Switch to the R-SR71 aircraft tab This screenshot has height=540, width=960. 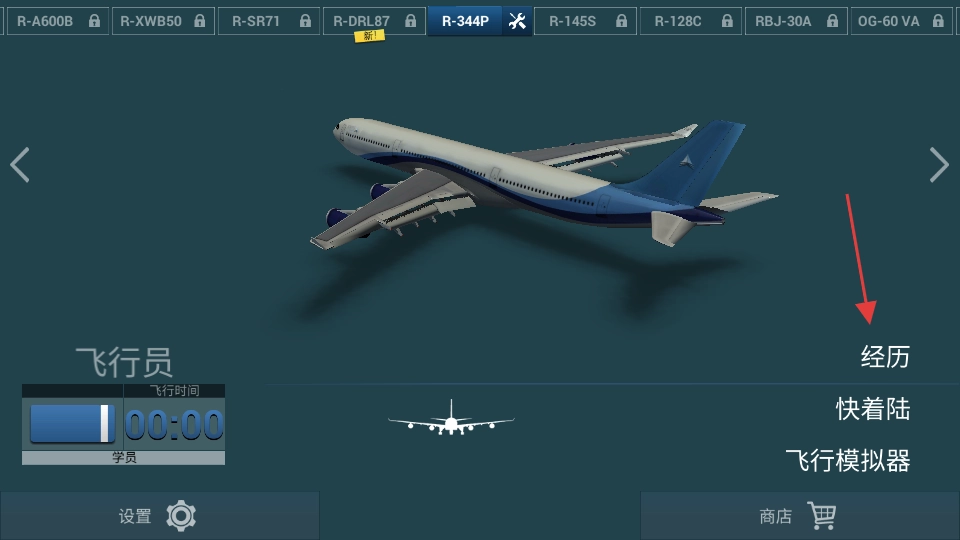(x=268, y=21)
